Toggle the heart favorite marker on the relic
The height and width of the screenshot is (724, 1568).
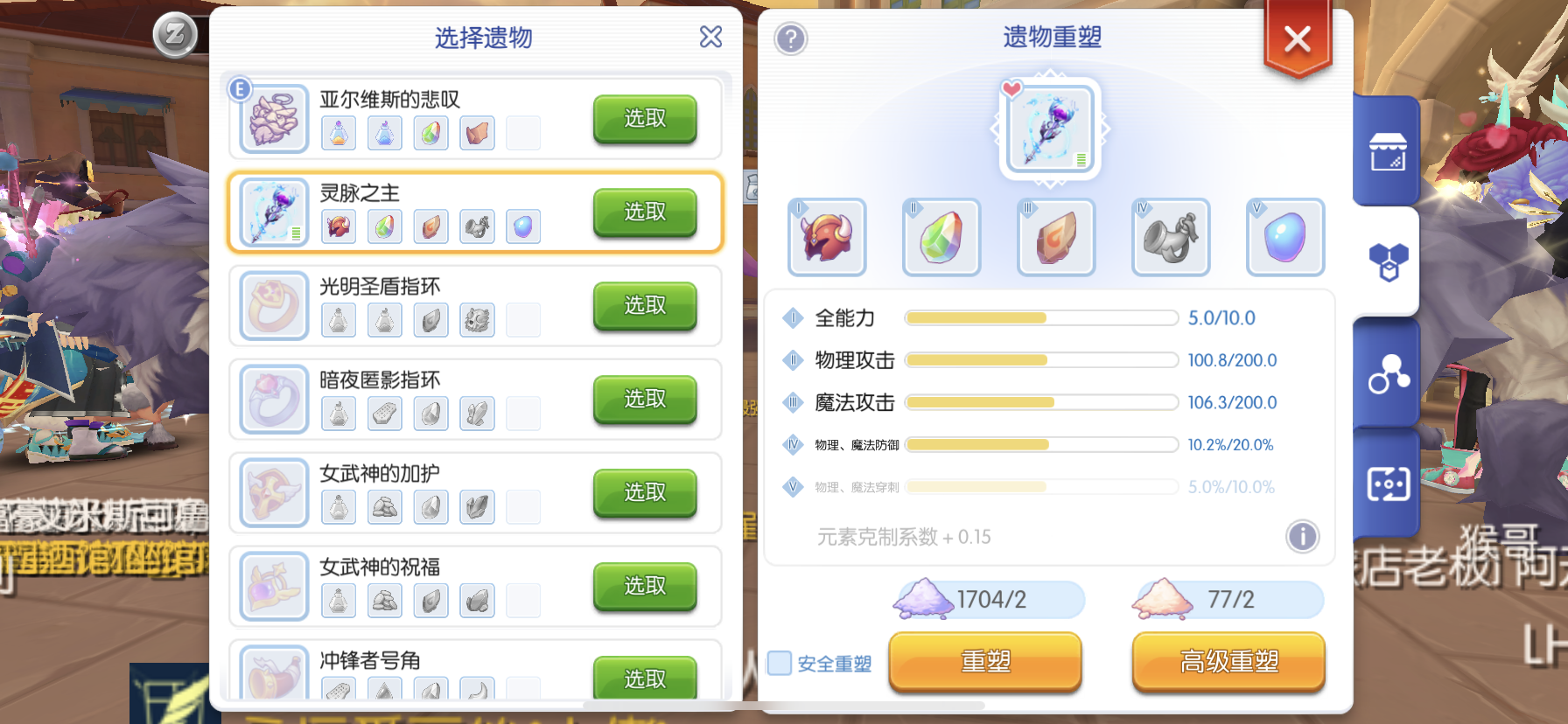[x=1012, y=88]
